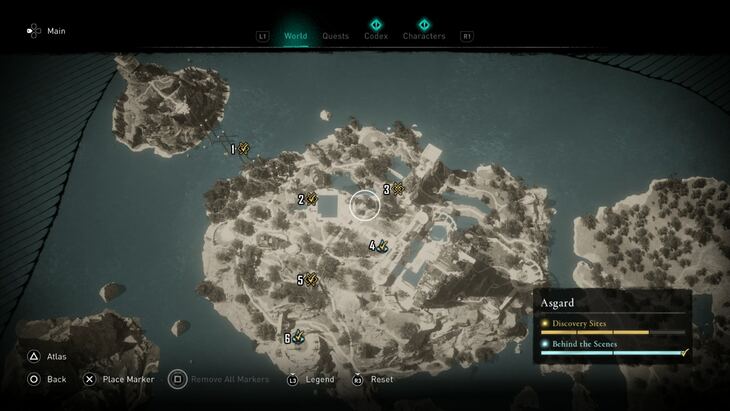Select map marker number 5
The image size is (730, 411).
[x=309, y=280]
